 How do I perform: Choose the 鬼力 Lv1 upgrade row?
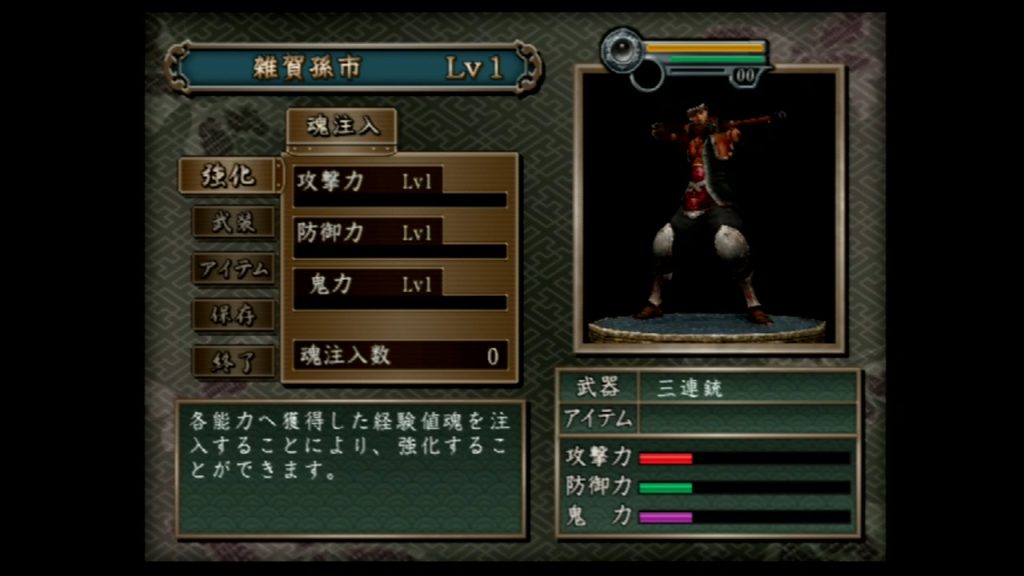point(400,288)
